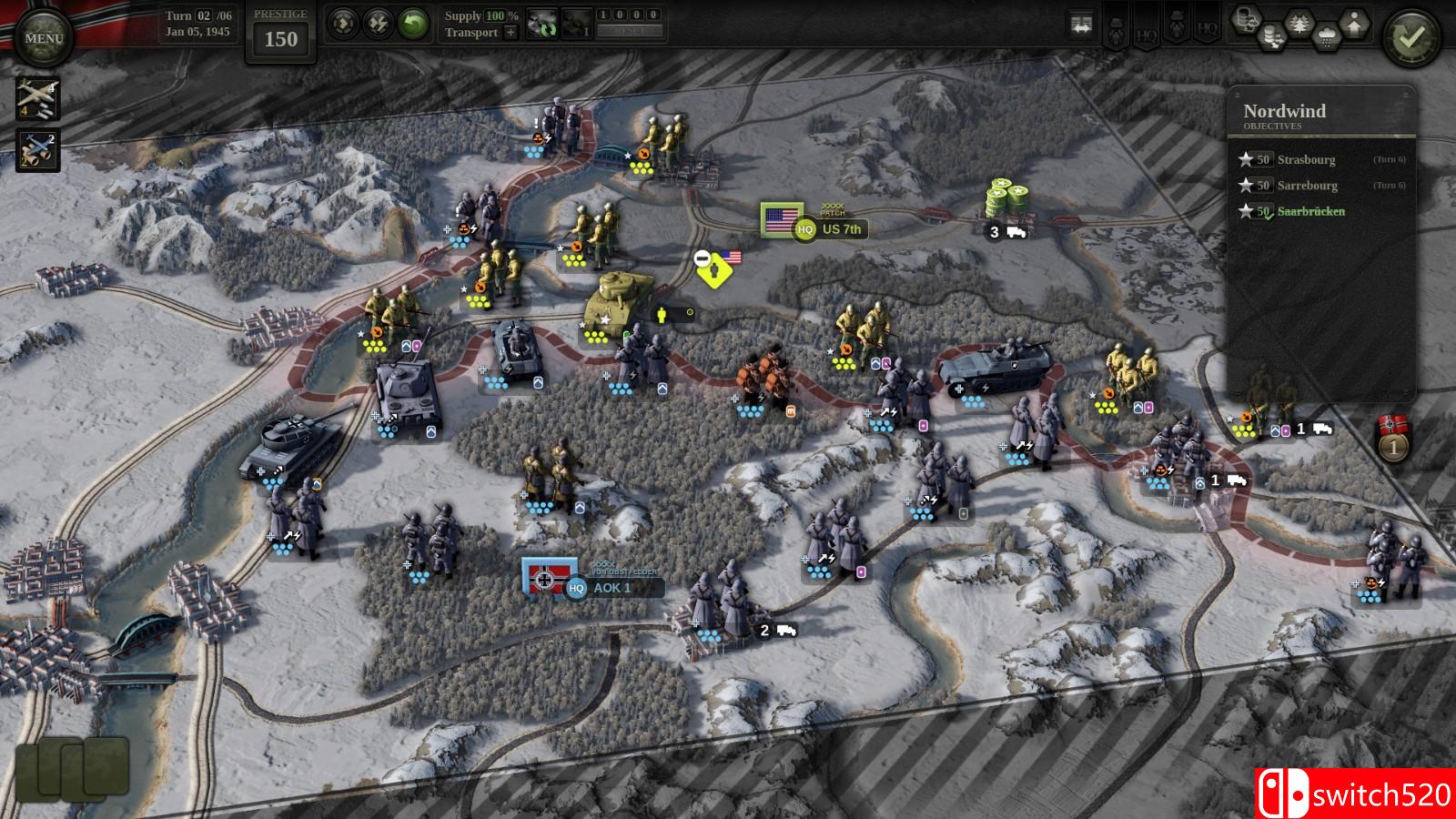The image size is (1456, 819).
Task: Click the lightning attack circle icon
Action: [377, 23]
